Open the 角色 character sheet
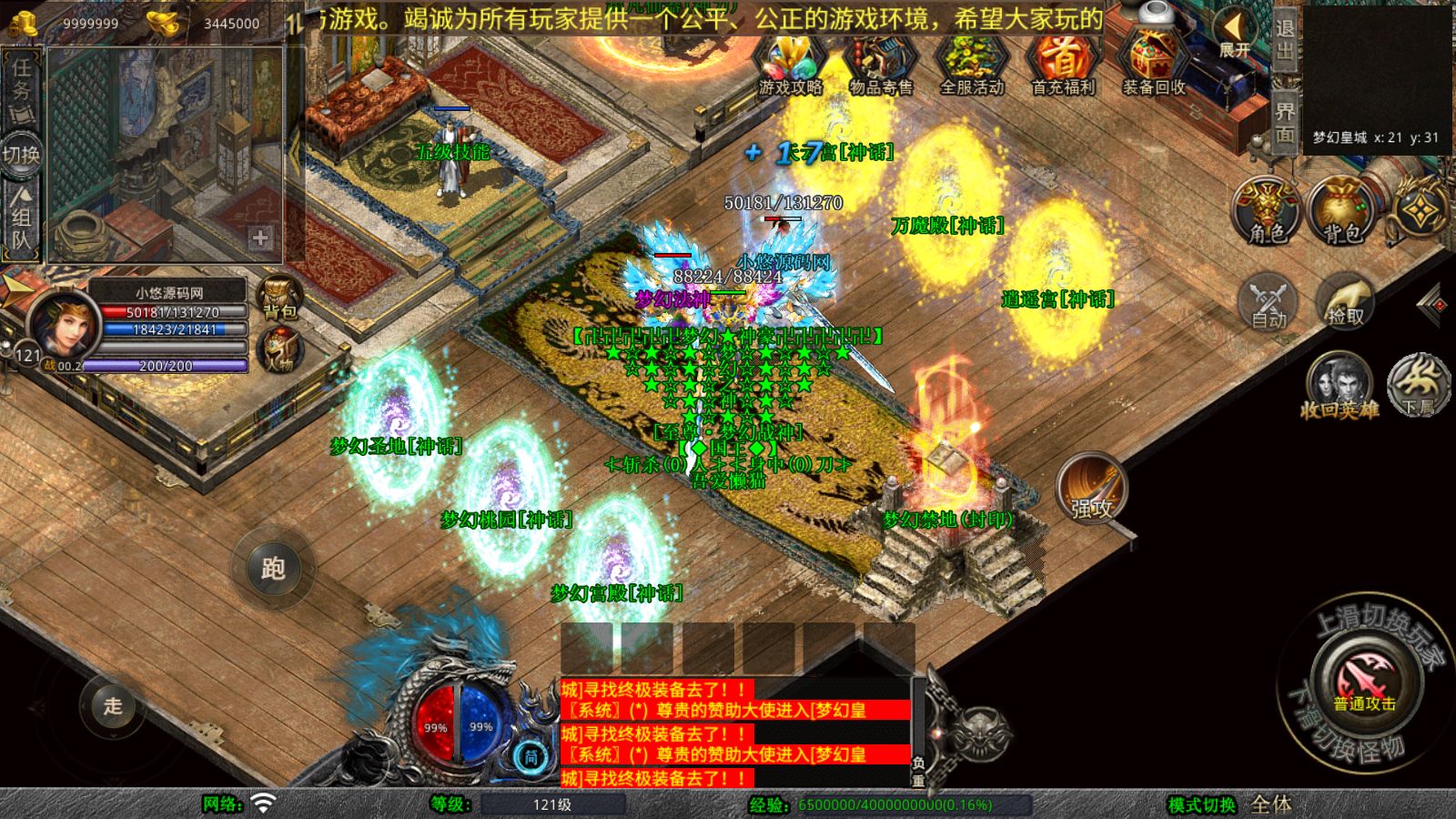This screenshot has width=1456, height=819. 1267,211
